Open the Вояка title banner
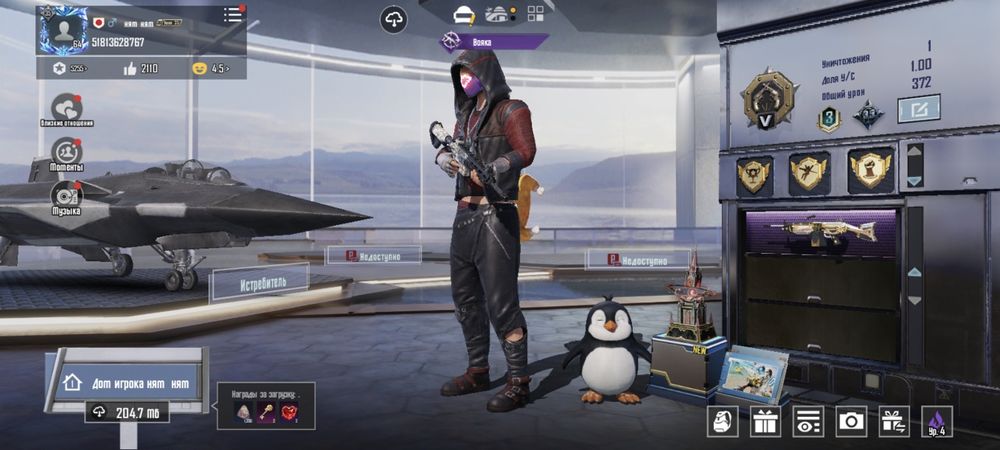1000x450 pixels. (494, 41)
